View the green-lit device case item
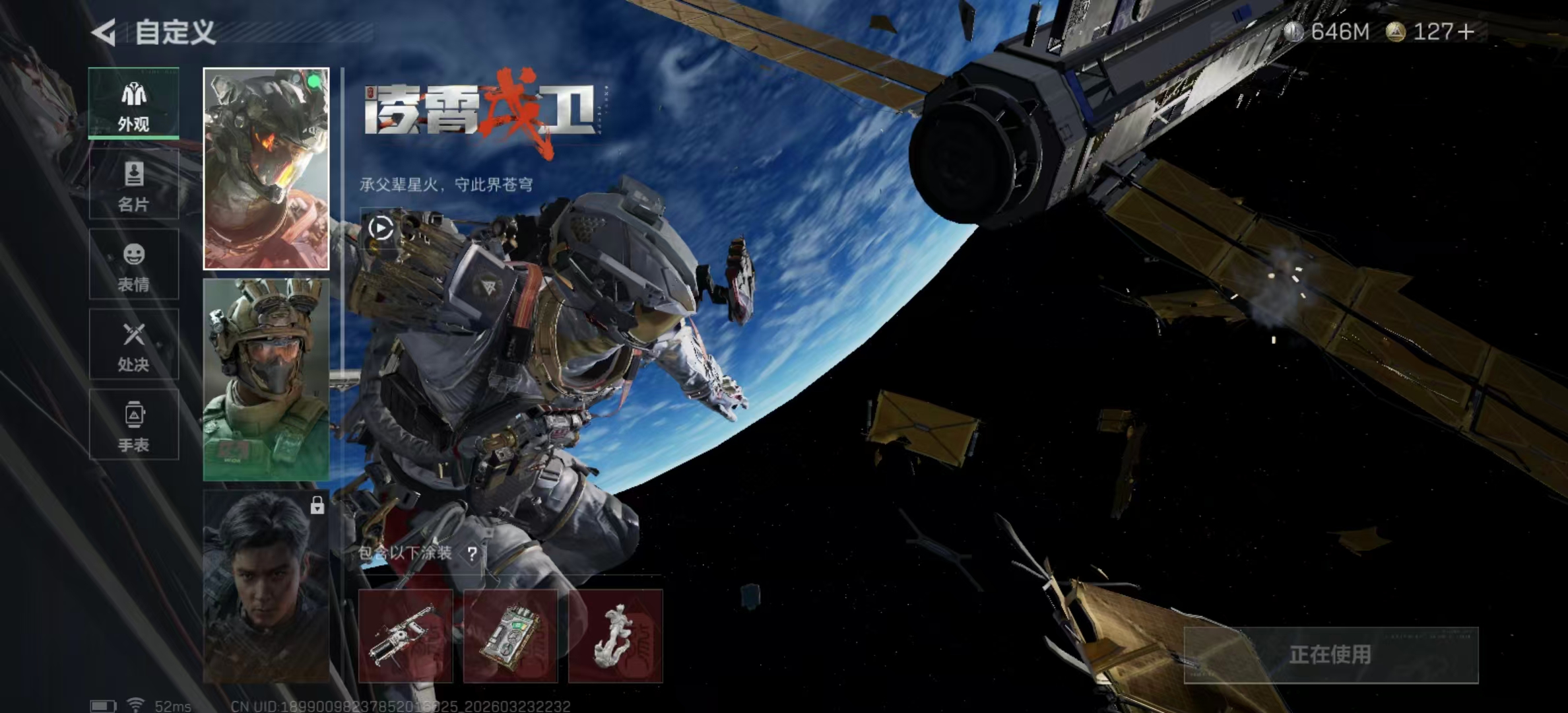 point(510,636)
